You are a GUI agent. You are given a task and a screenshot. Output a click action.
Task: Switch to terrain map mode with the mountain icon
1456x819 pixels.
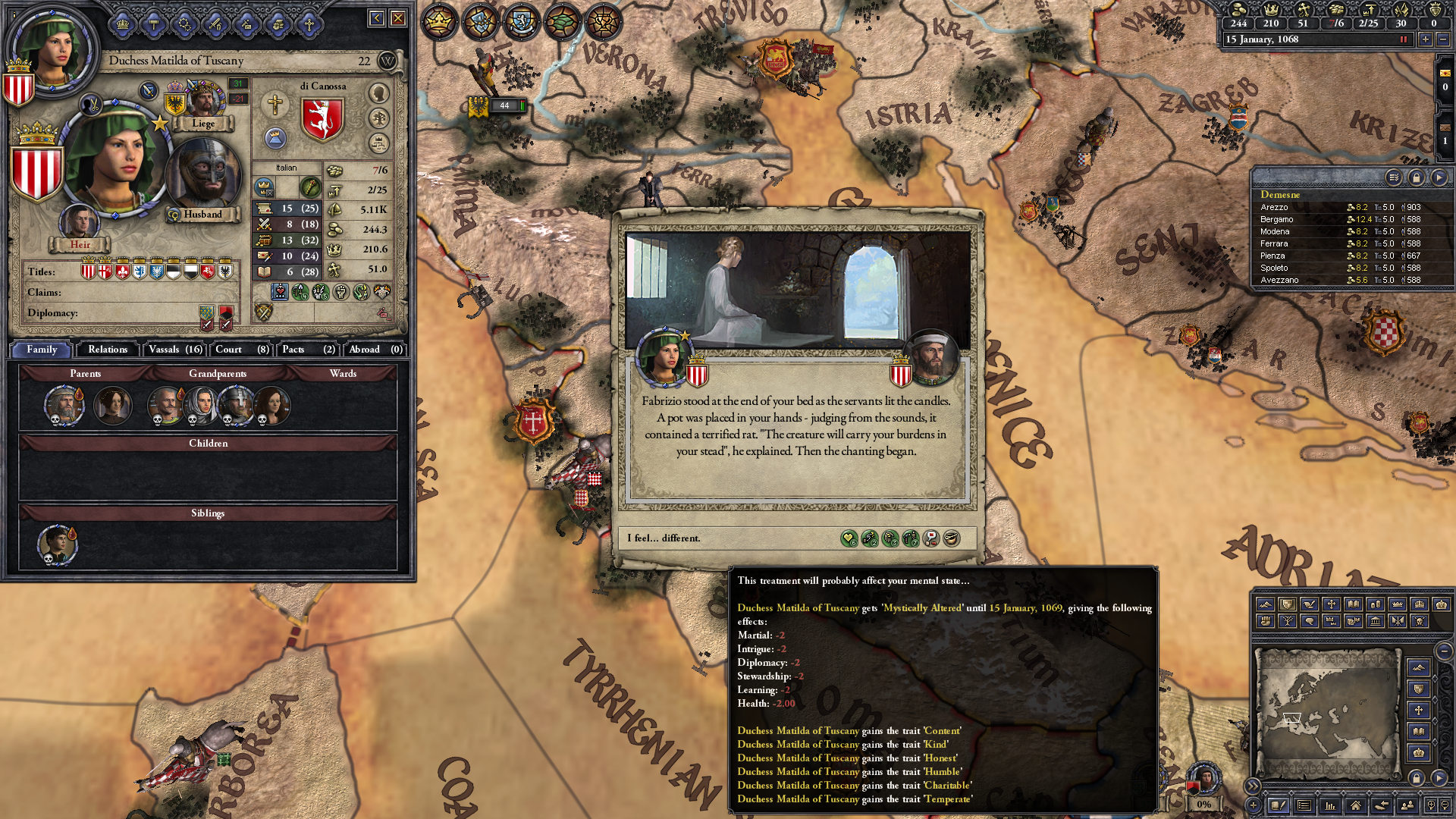[1266, 604]
